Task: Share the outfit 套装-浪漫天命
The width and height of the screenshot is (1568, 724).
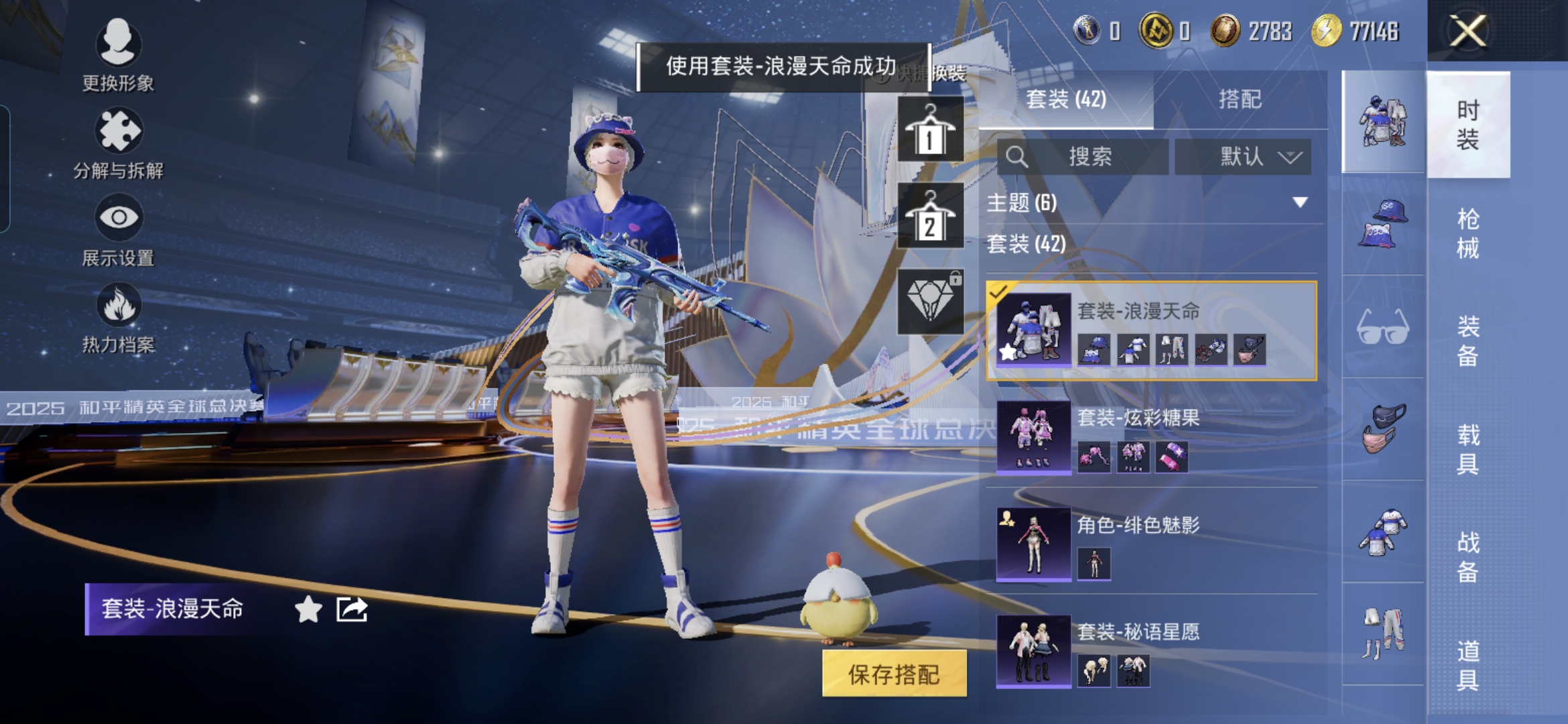Action: click(x=352, y=609)
